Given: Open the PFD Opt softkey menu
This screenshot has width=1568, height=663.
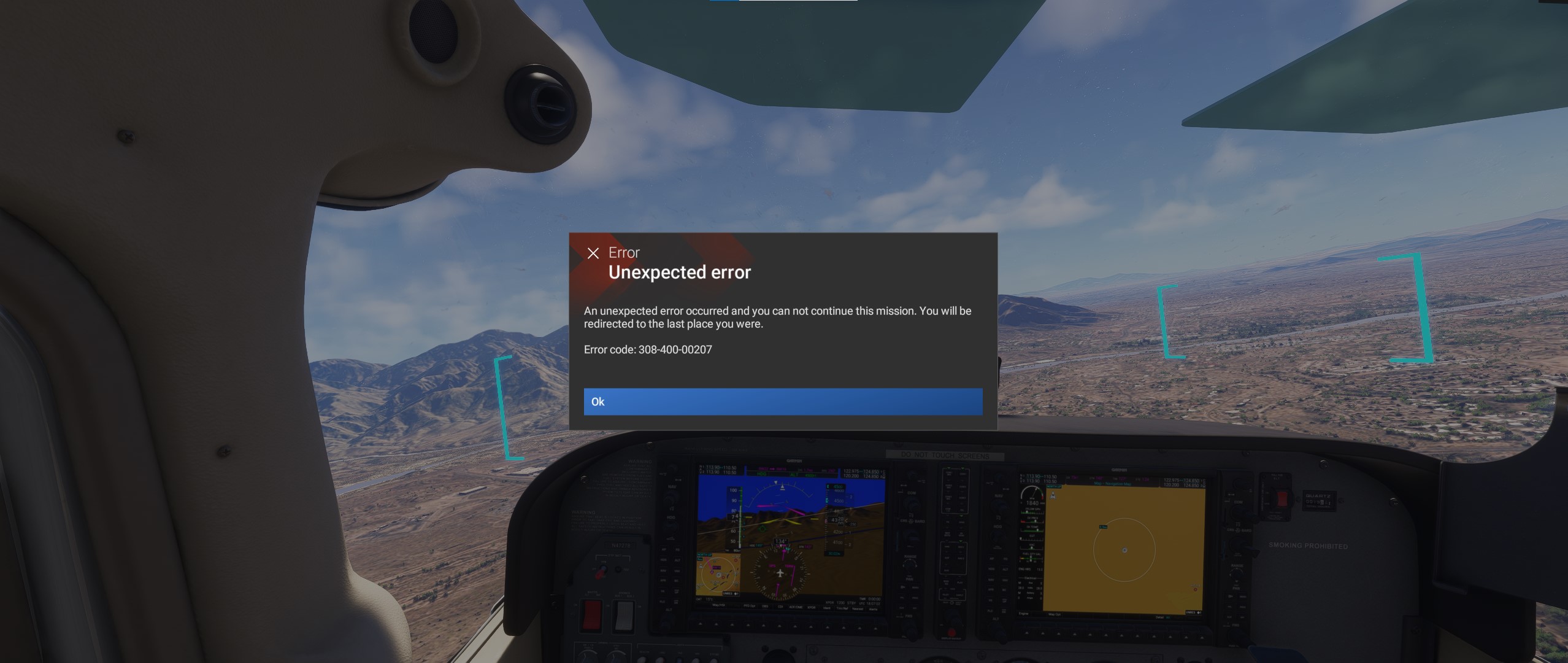Looking at the screenshot, I should (x=750, y=605).
